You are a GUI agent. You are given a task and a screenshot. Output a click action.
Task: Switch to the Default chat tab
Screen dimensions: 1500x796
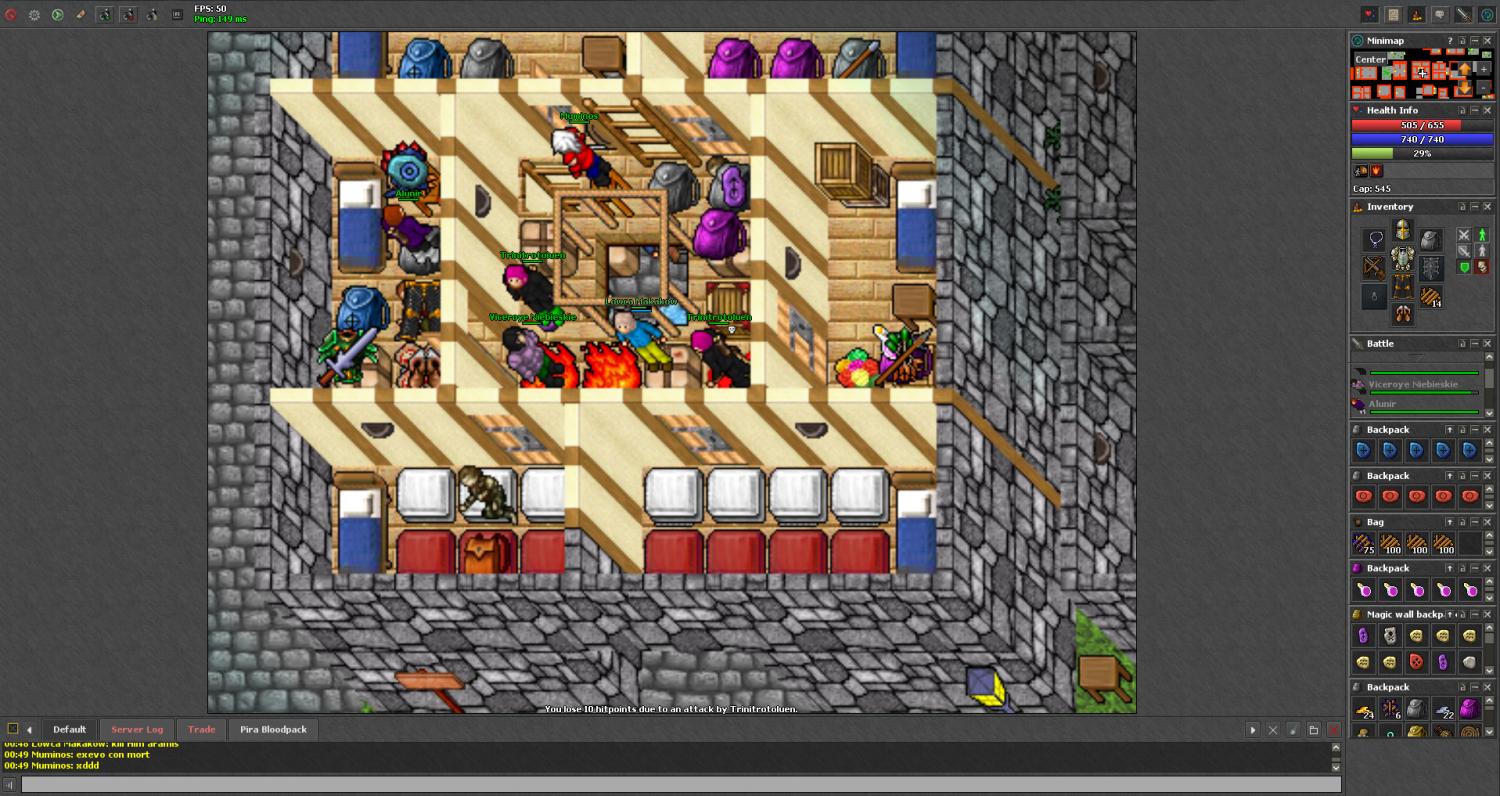pyautogui.click(x=69, y=729)
